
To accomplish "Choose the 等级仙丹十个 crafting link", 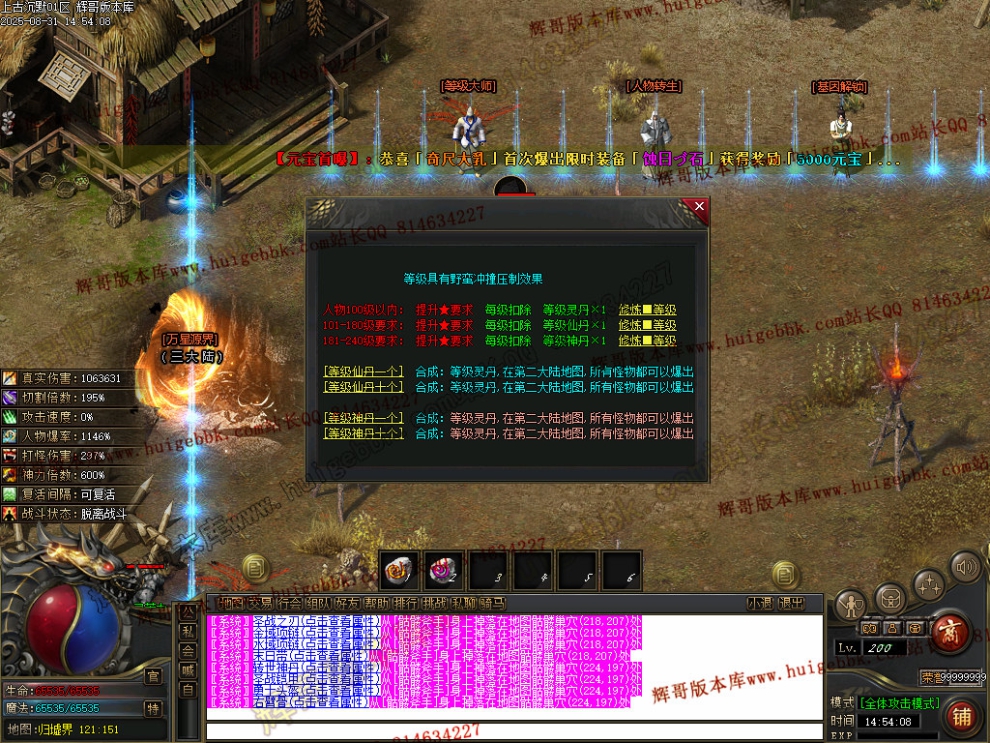I will coord(363,387).
